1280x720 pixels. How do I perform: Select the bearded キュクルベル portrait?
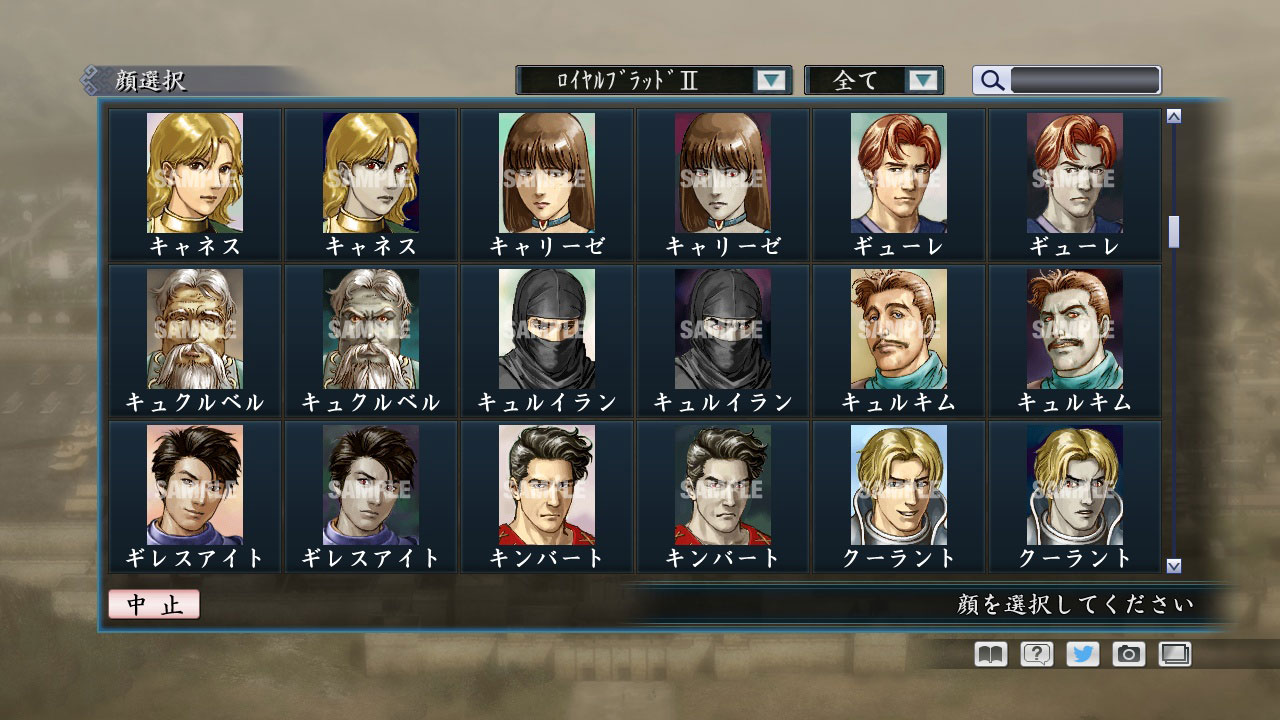[x=193, y=330]
